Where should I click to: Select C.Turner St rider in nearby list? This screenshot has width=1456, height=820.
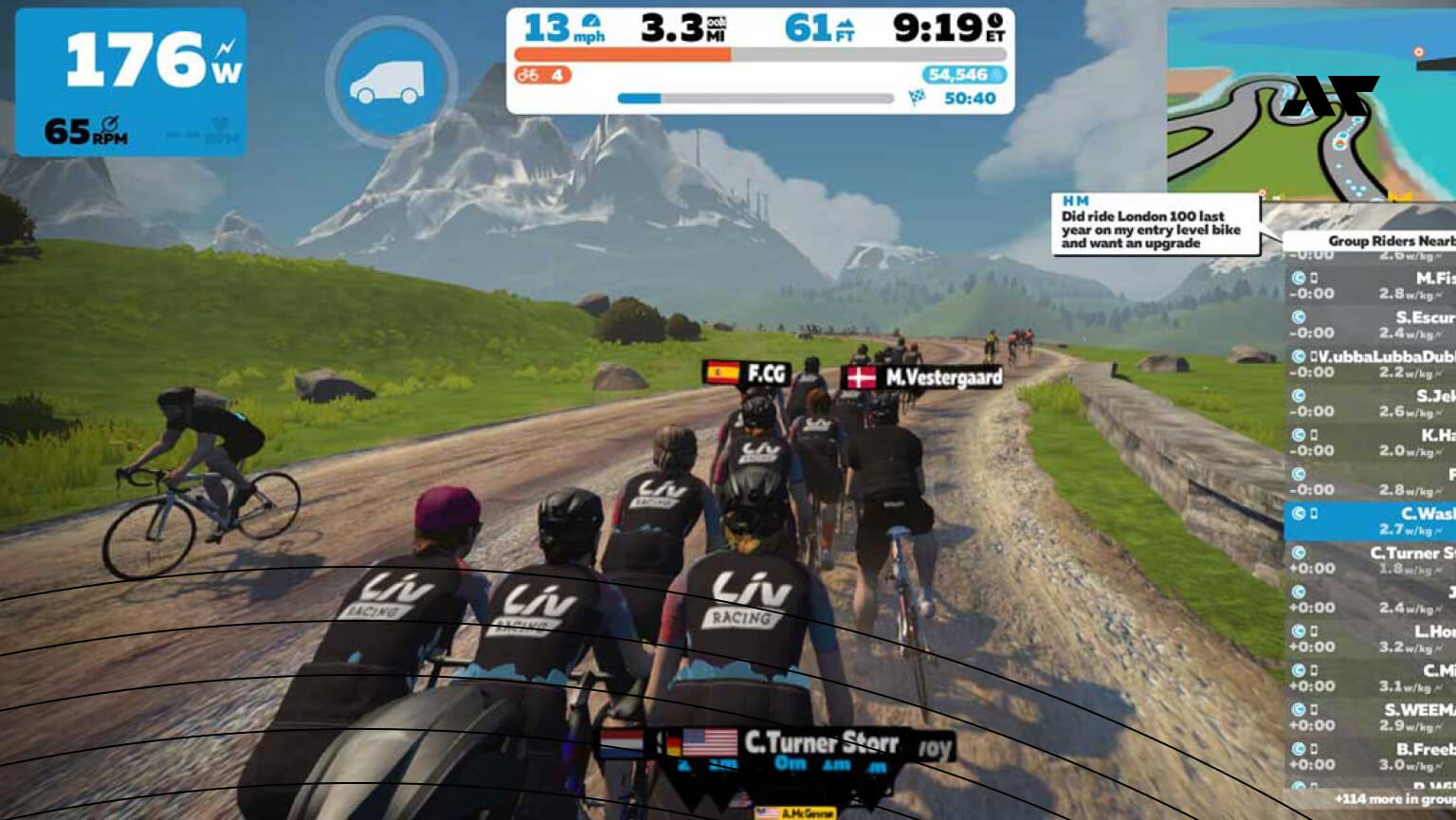[x=1371, y=560]
